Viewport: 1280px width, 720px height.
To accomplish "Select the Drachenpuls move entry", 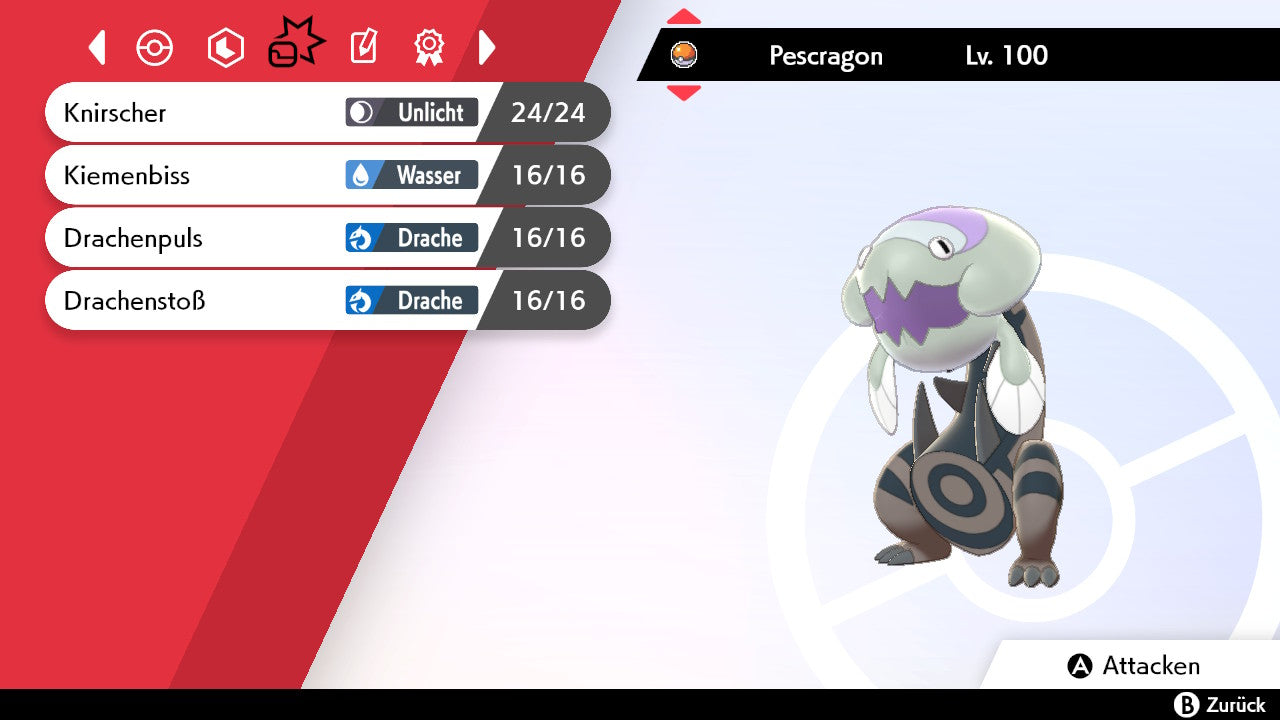I will (x=300, y=238).
